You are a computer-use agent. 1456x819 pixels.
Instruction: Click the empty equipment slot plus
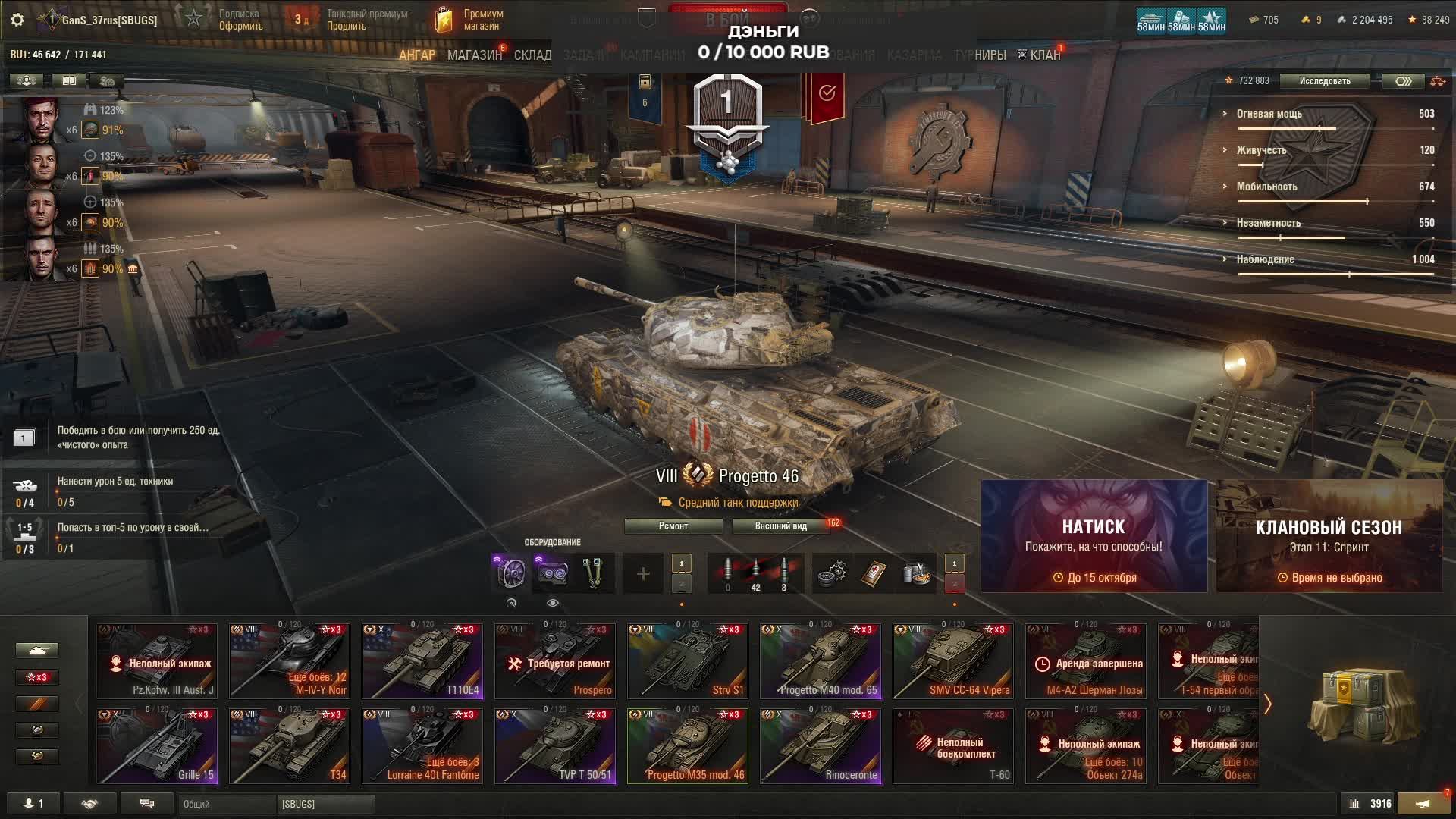(x=642, y=574)
